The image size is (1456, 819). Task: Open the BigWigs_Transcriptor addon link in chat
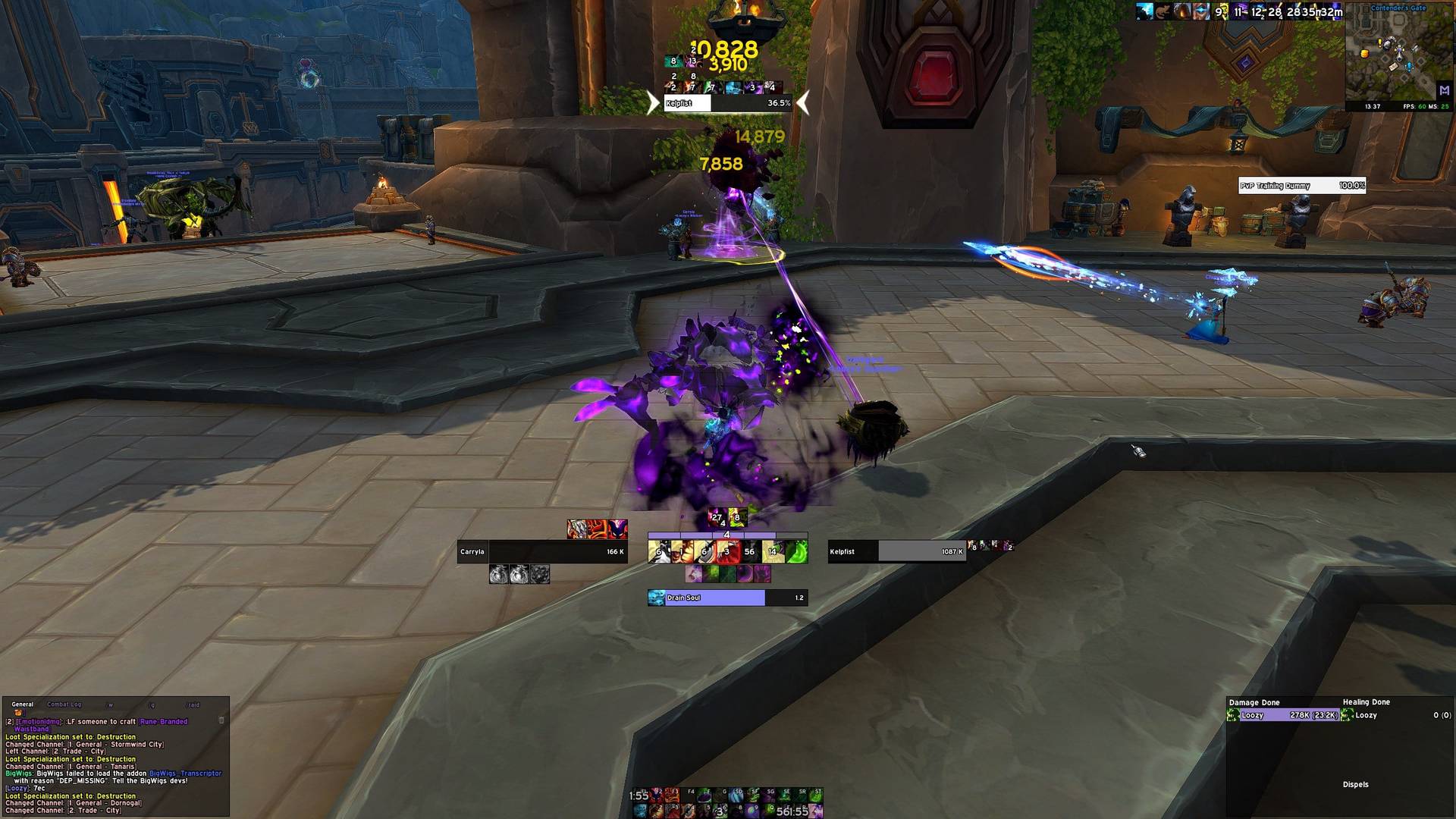pyautogui.click(x=185, y=773)
